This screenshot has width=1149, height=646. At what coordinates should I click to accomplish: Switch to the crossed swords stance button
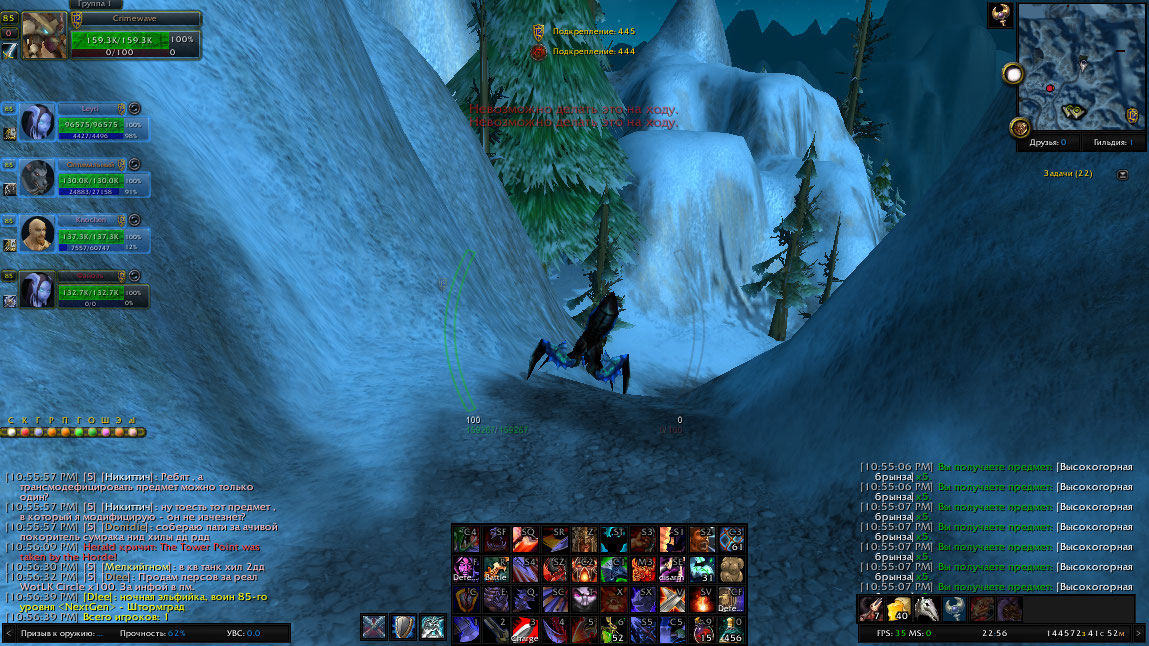[374, 627]
